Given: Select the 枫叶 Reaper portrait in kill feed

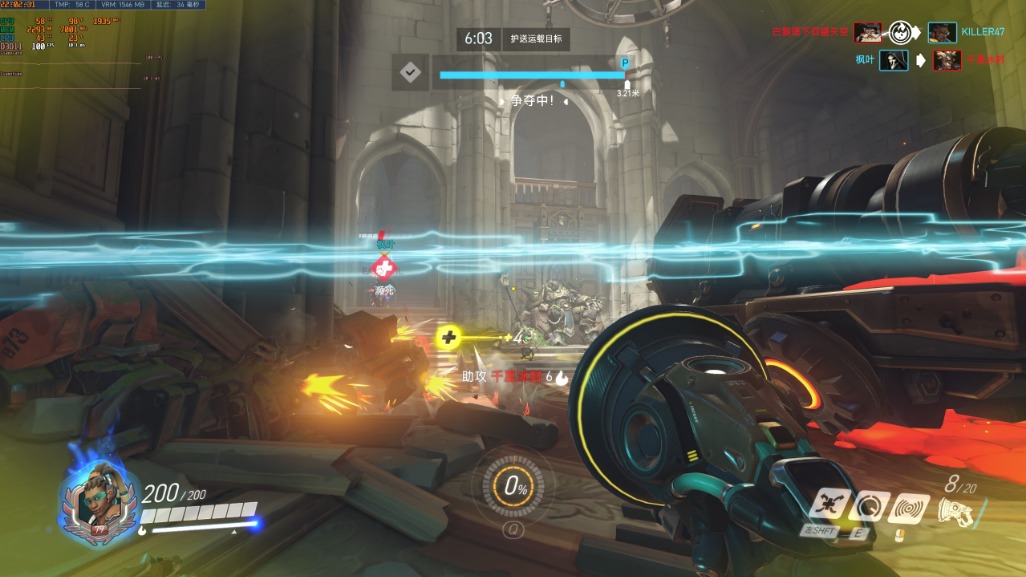Looking at the screenshot, I should 894,61.
